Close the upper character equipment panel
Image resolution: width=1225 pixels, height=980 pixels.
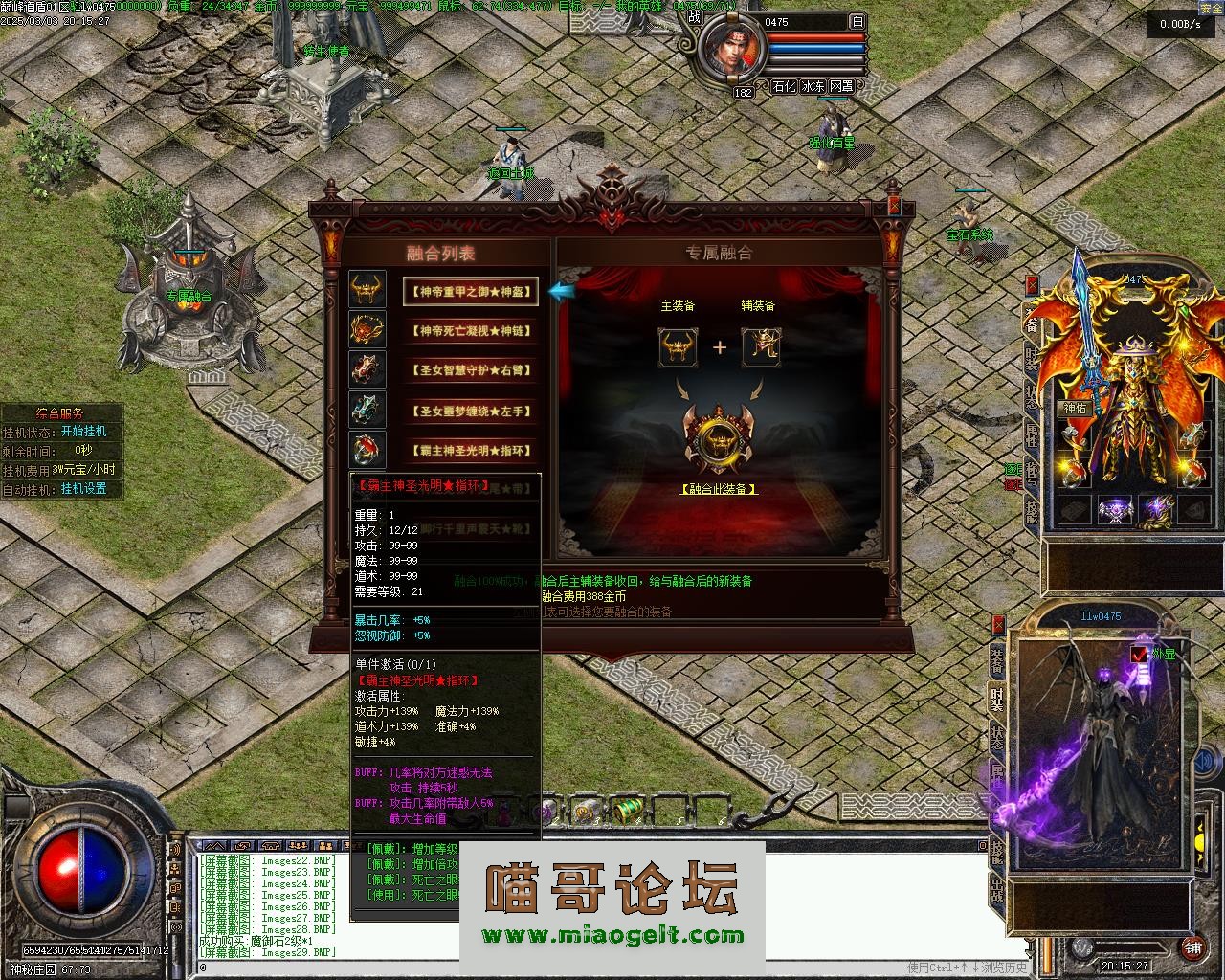(x=1032, y=284)
